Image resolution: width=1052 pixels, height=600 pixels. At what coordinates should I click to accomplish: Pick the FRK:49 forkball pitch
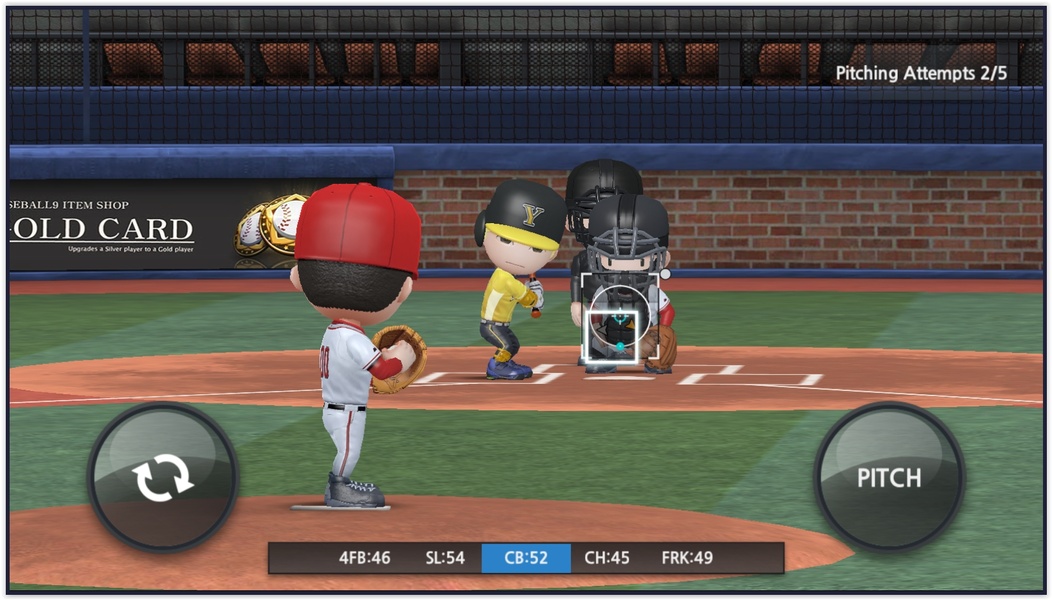tap(687, 558)
